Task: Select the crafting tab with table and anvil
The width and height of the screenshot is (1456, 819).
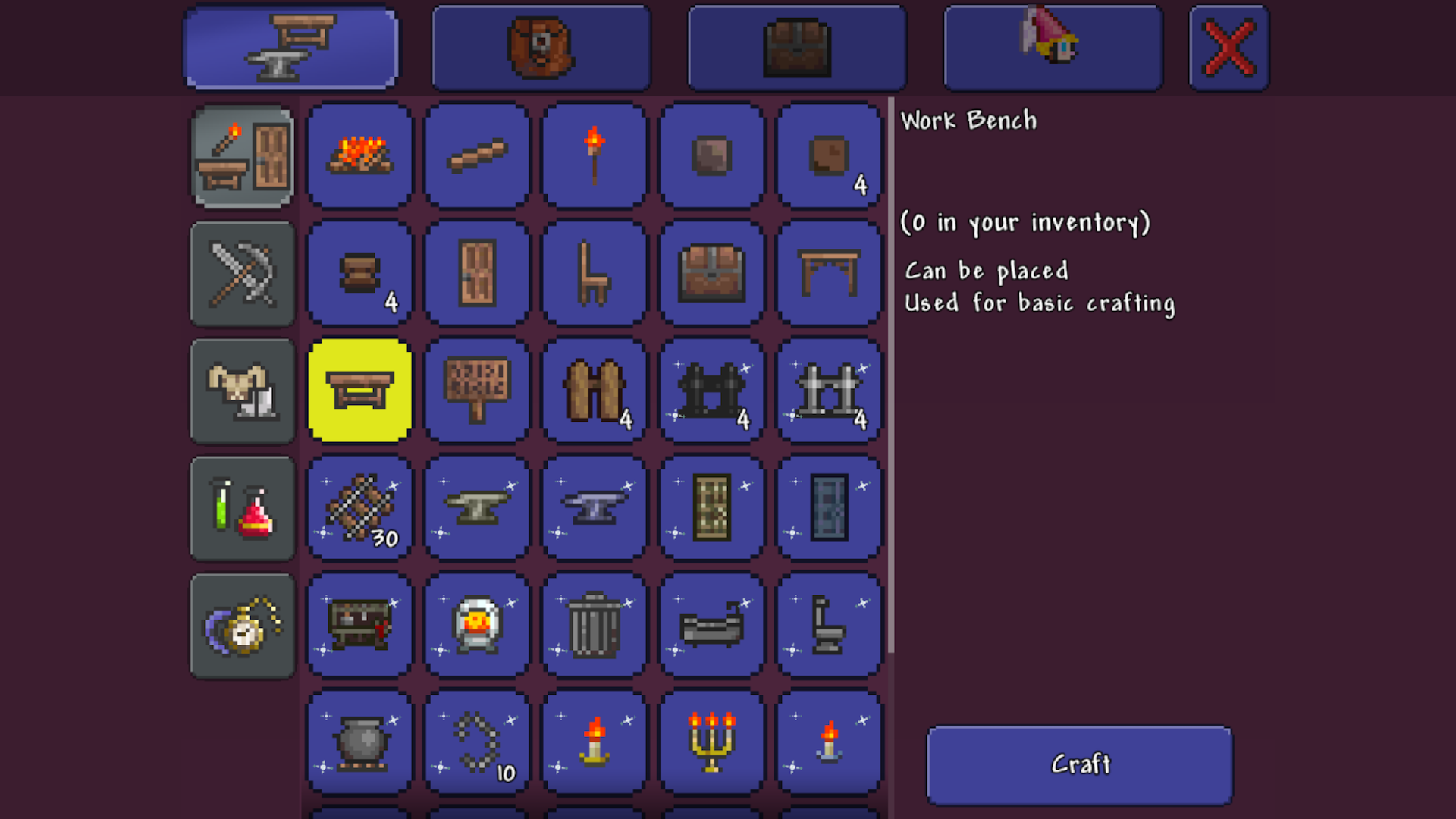Action: coord(291,49)
